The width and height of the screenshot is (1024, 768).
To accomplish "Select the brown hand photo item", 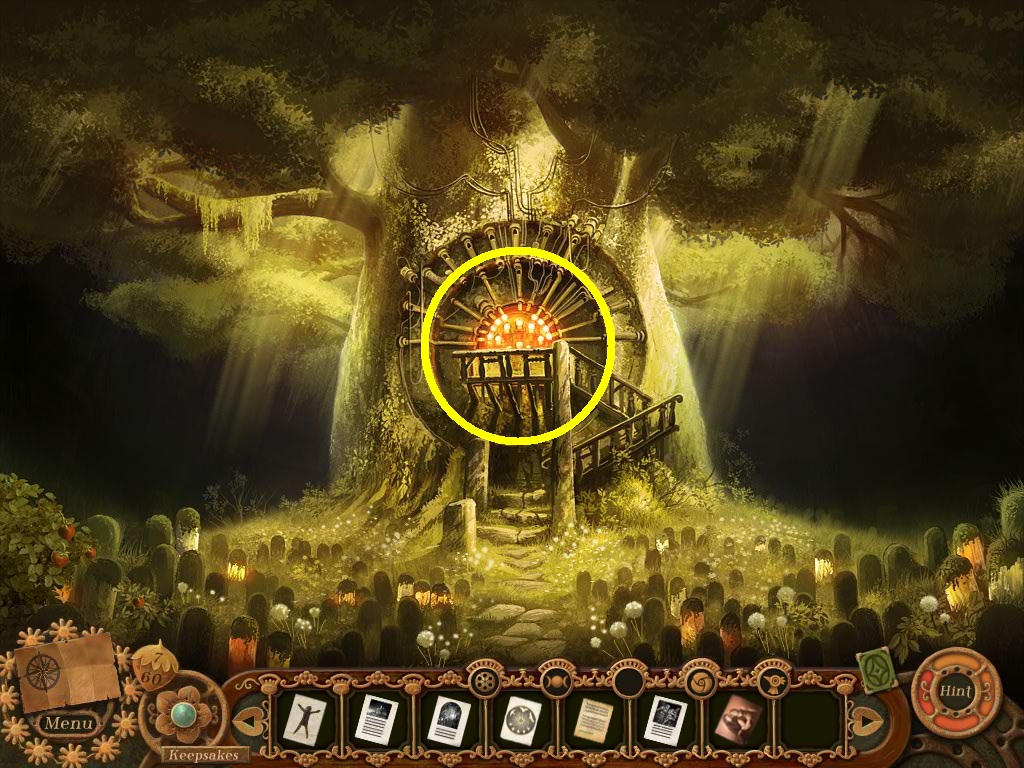I will 740,716.
